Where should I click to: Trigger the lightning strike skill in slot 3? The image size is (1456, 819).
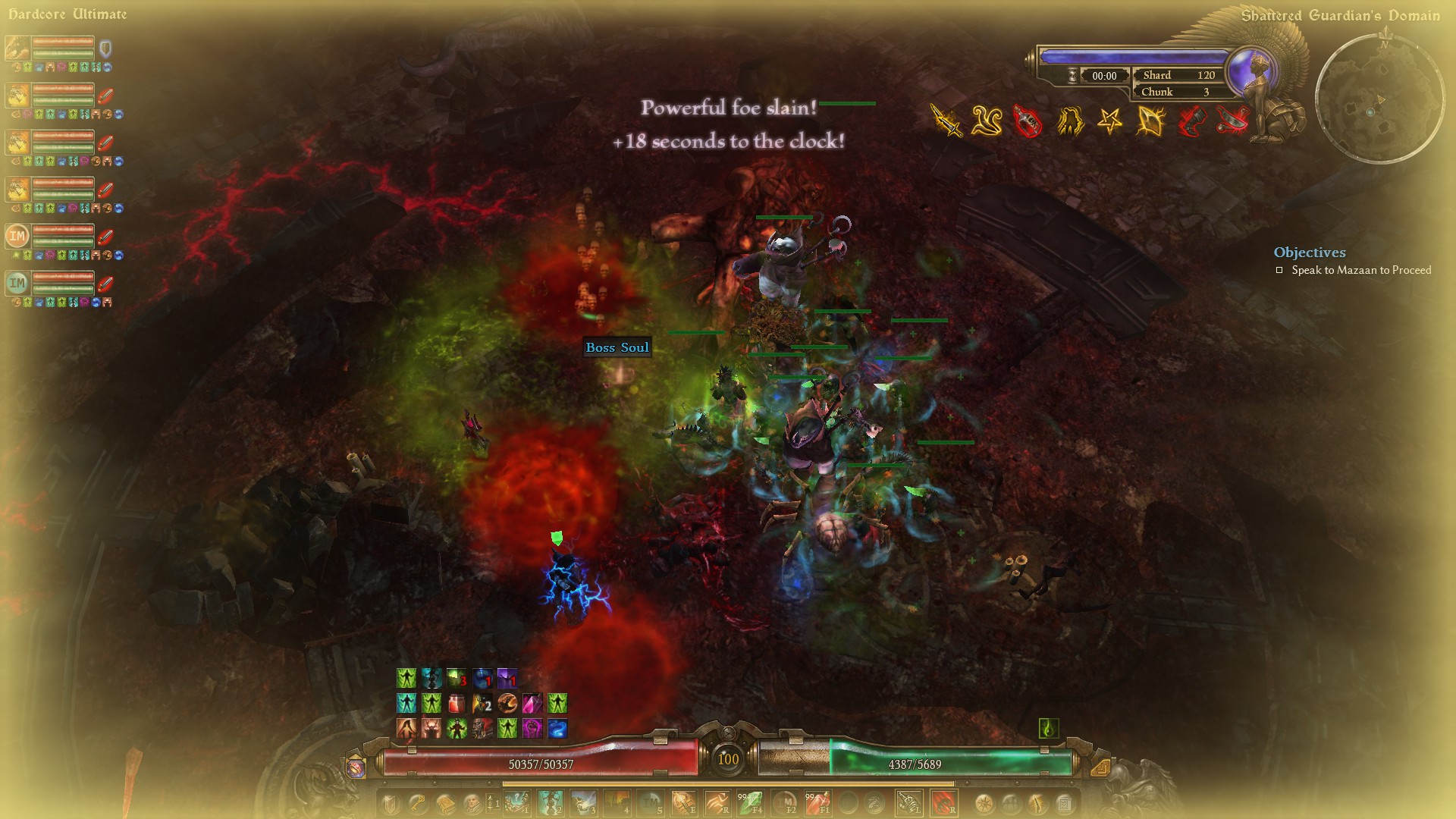(x=584, y=802)
